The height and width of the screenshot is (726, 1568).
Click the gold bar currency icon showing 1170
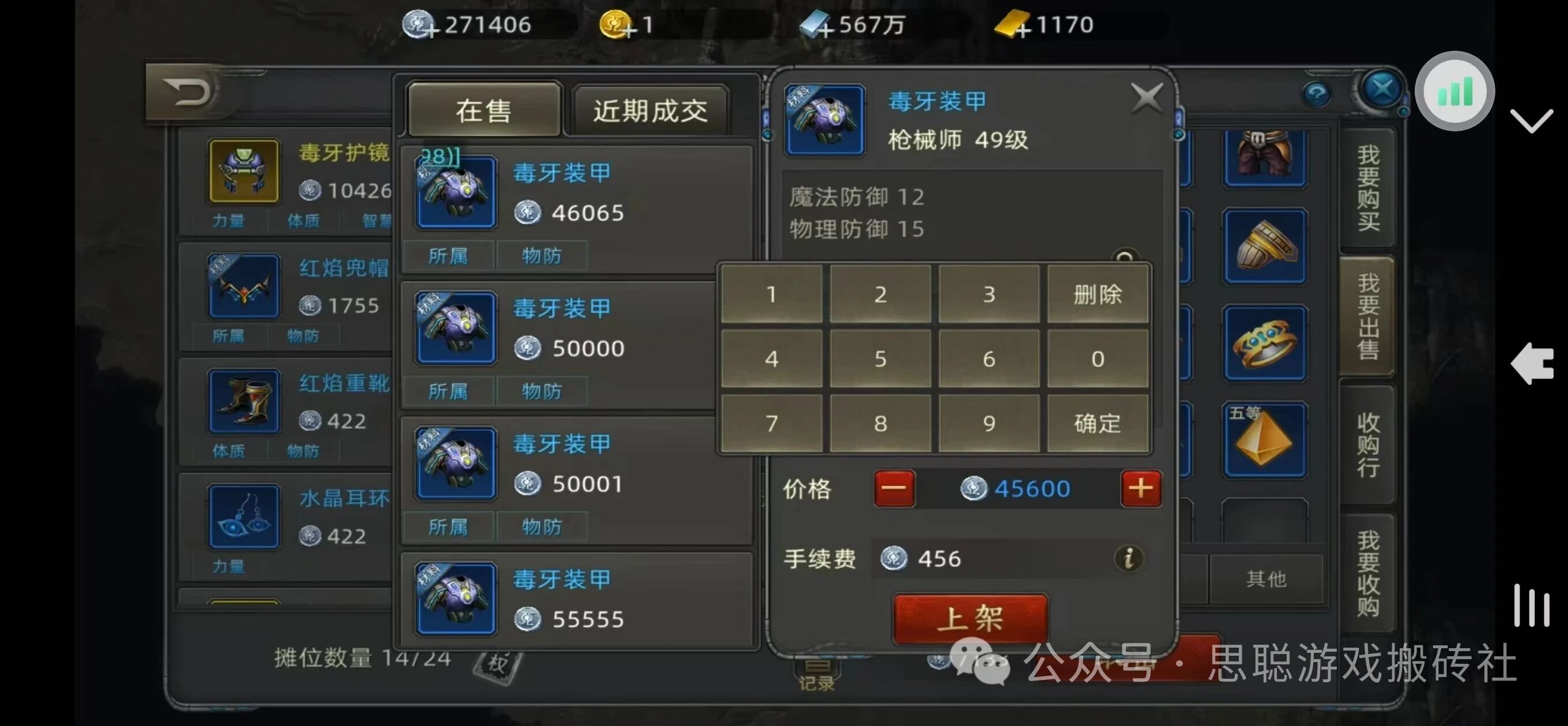[x=1010, y=24]
